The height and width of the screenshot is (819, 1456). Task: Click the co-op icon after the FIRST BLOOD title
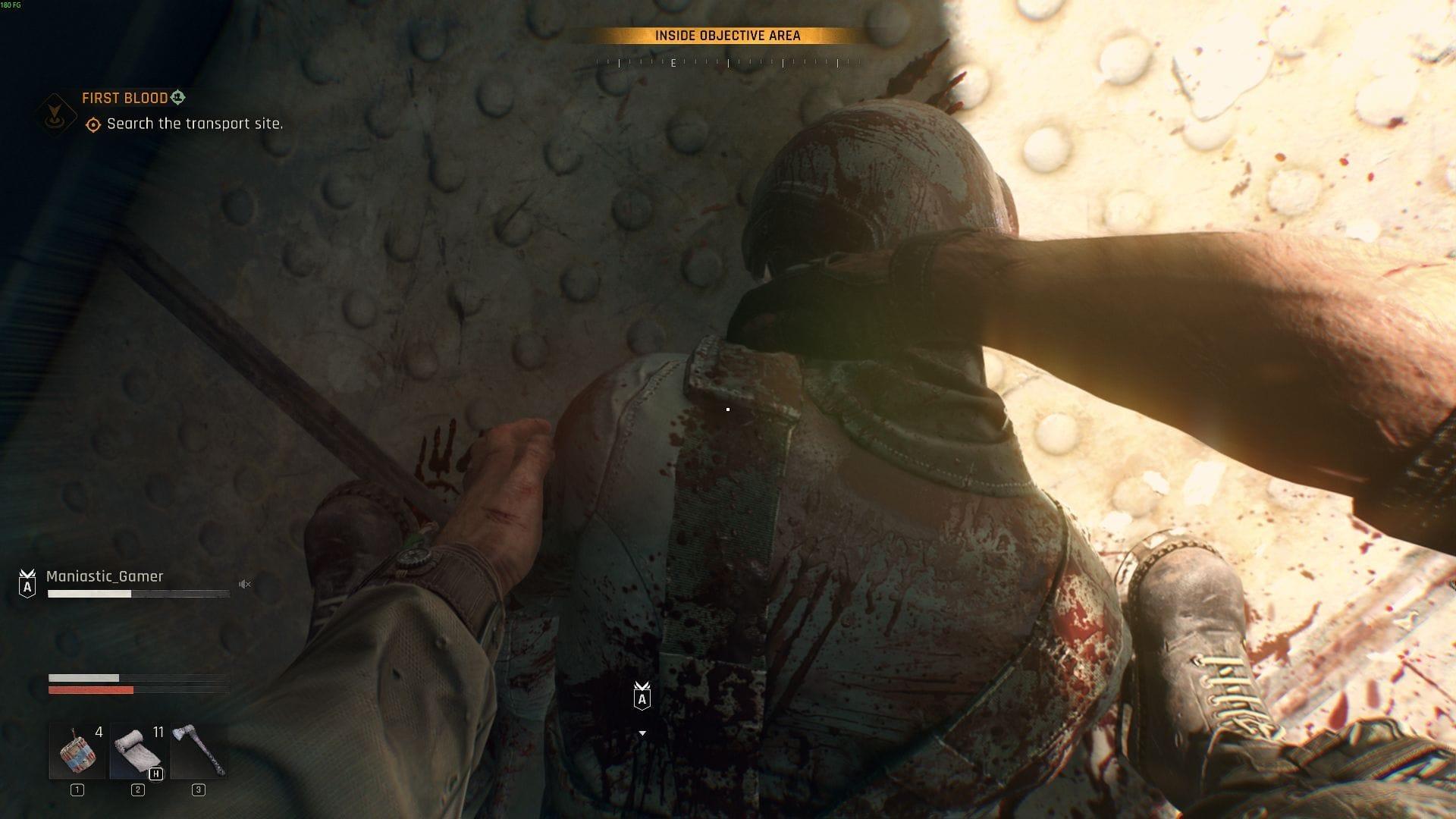pyautogui.click(x=177, y=98)
